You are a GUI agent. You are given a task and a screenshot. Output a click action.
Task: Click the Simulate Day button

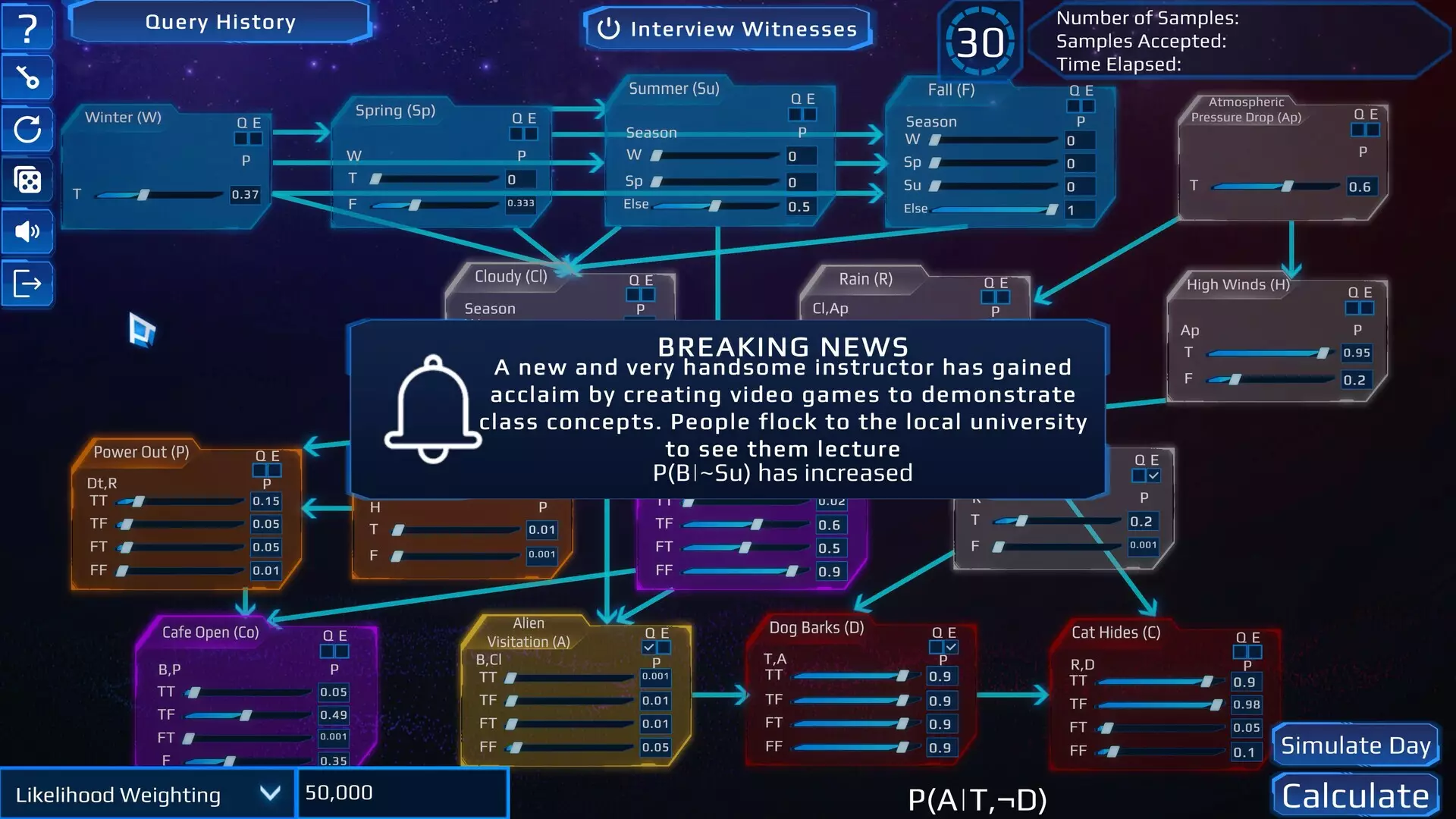[x=1355, y=745]
